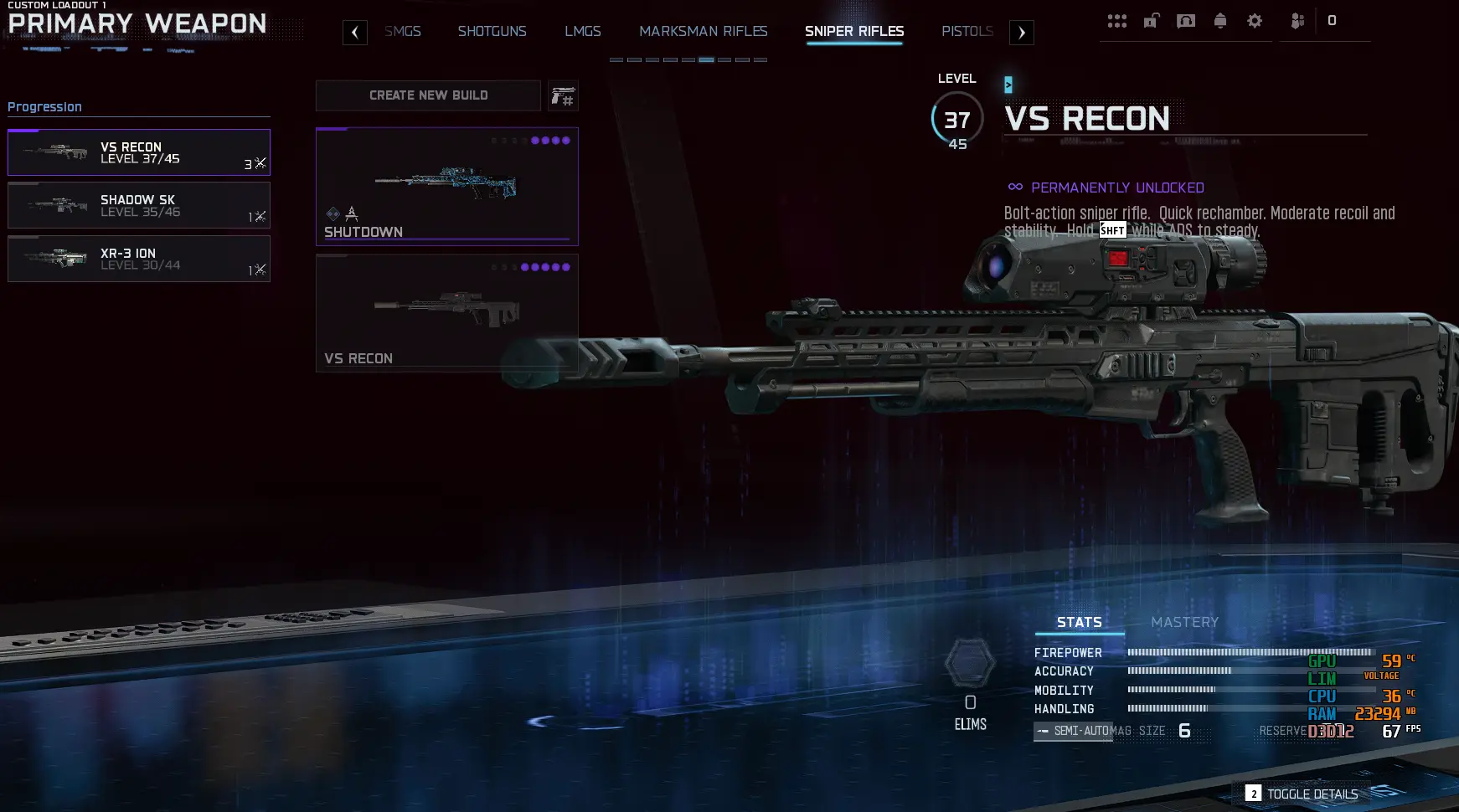Image resolution: width=1459 pixels, height=812 pixels.
Task: Select the STATS tab
Action: [1080, 622]
